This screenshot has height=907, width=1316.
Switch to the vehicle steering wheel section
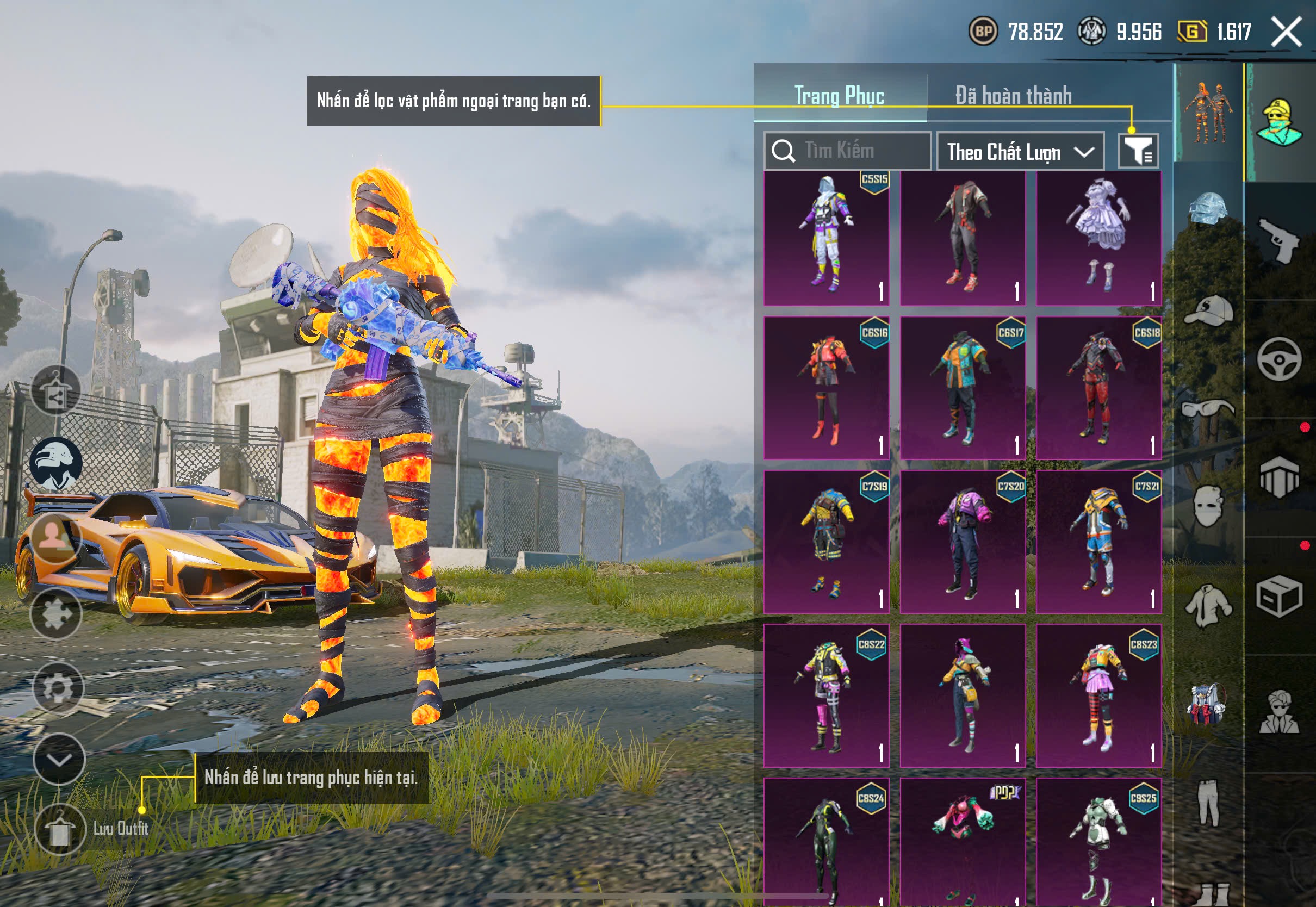pyautogui.click(x=1279, y=359)
